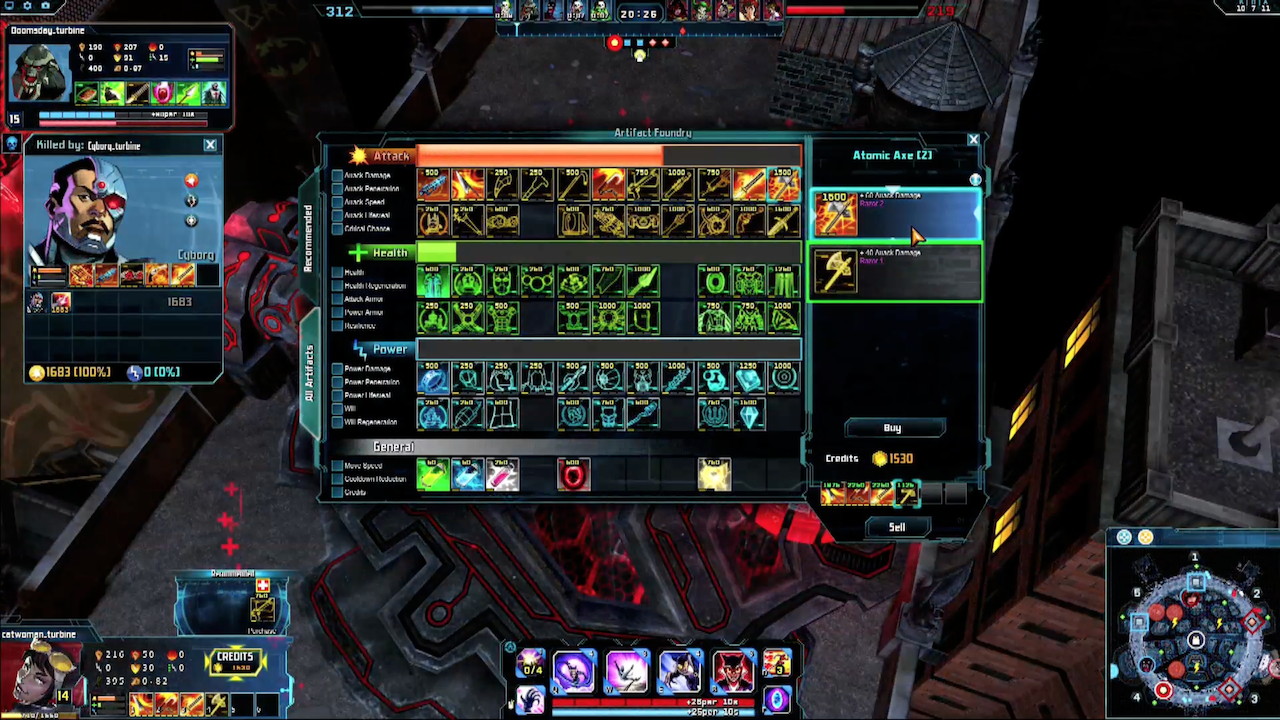Switch to the Recommended artifacts tab

pos(308,239)
